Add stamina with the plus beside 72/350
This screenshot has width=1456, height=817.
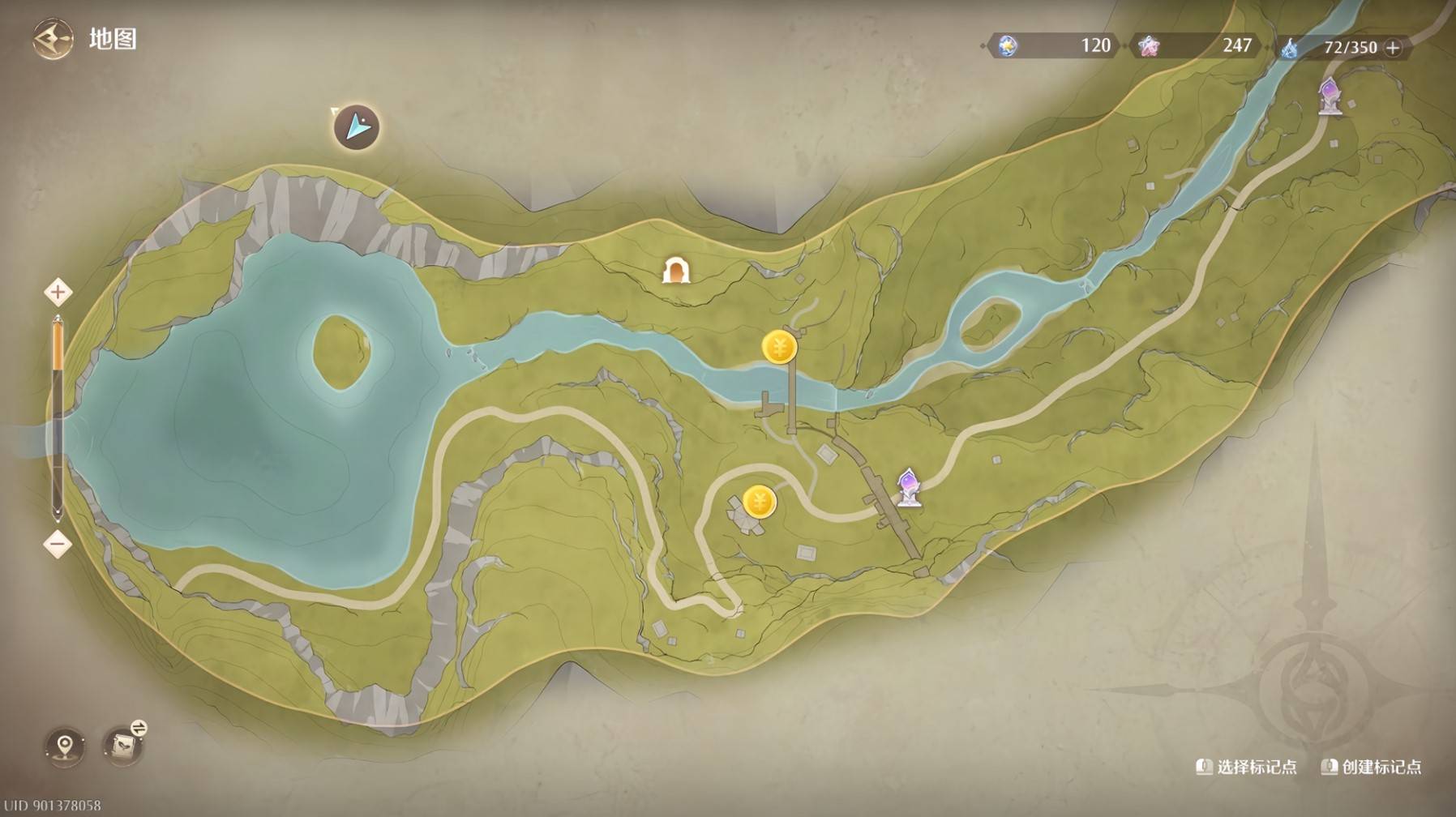click(1393, 48)
